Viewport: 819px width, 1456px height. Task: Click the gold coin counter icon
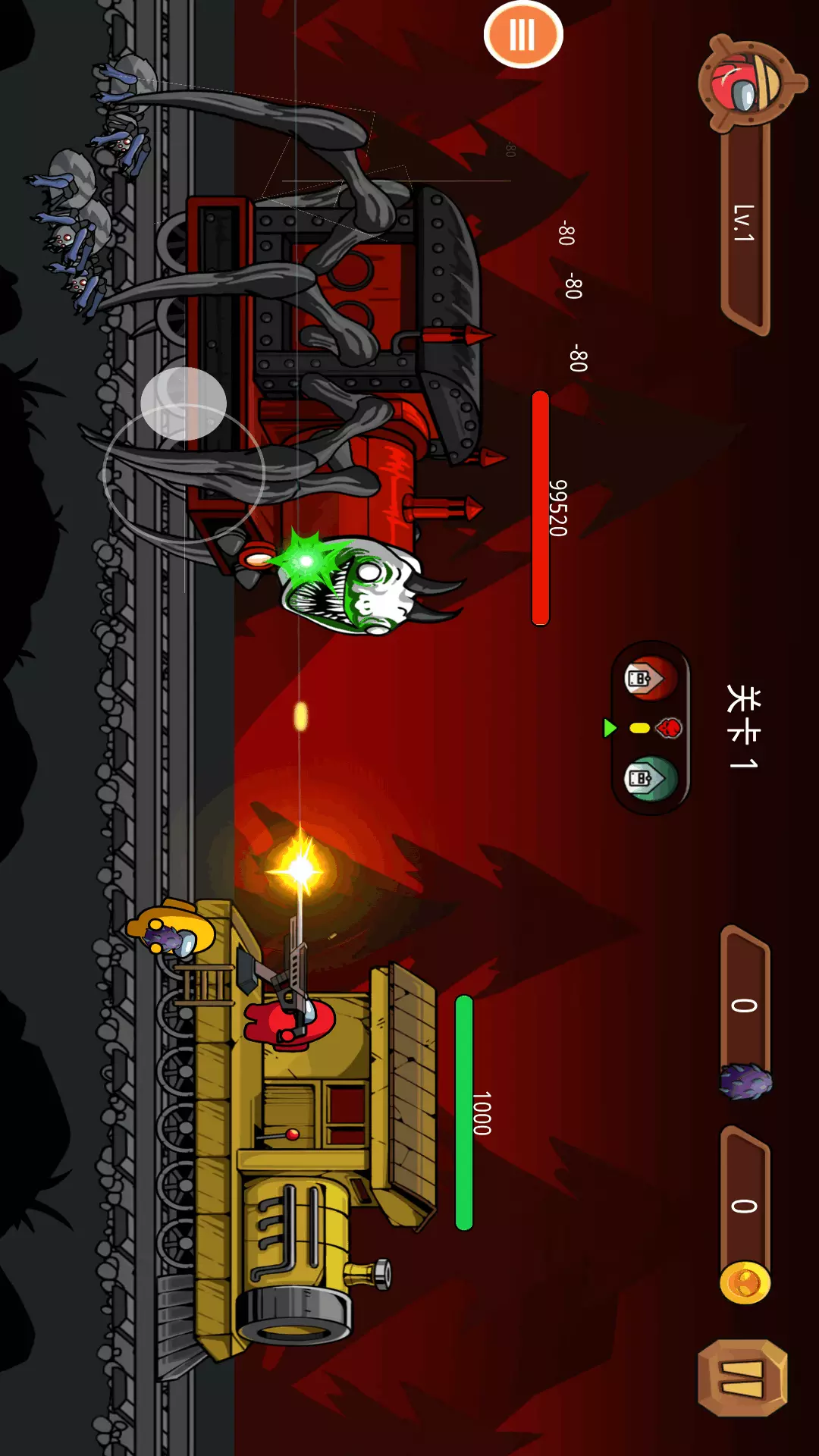745,1283
